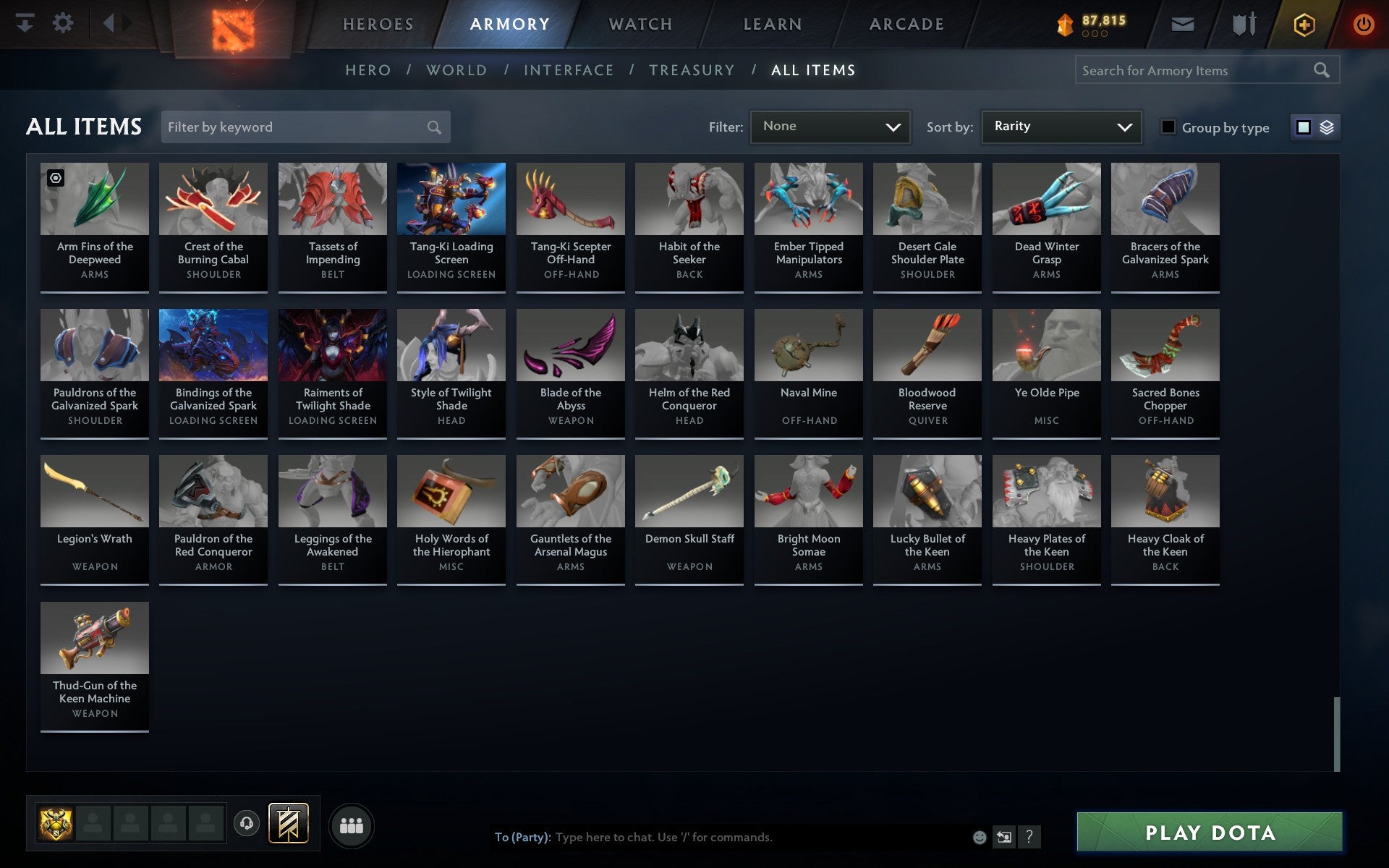
Task: Open the TREASURY section
Action: pyautogui.click(x=692, y=70)
